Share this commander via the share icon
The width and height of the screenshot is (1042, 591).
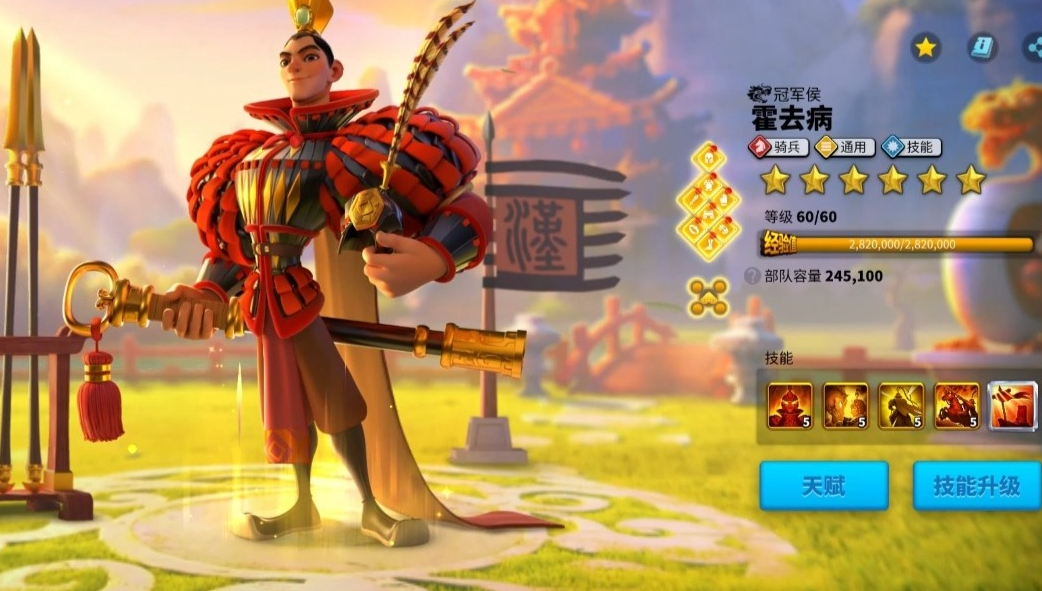[1031, 47]
